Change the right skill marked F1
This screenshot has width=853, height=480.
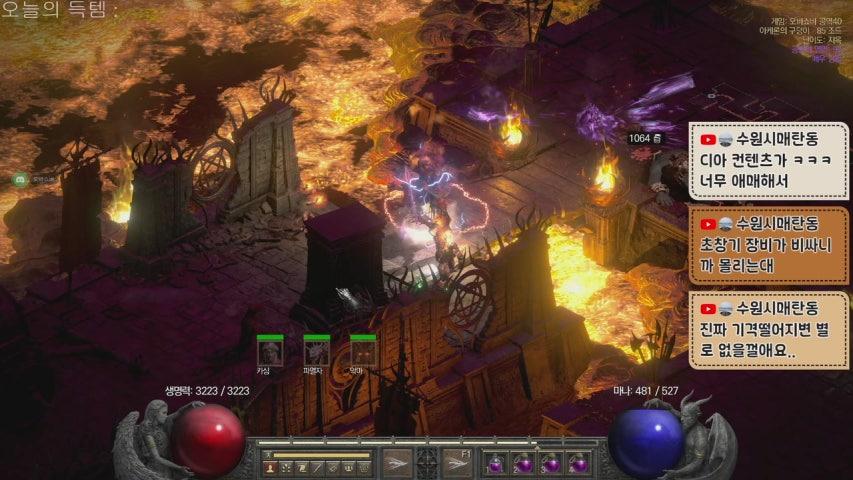coord(457,463)
